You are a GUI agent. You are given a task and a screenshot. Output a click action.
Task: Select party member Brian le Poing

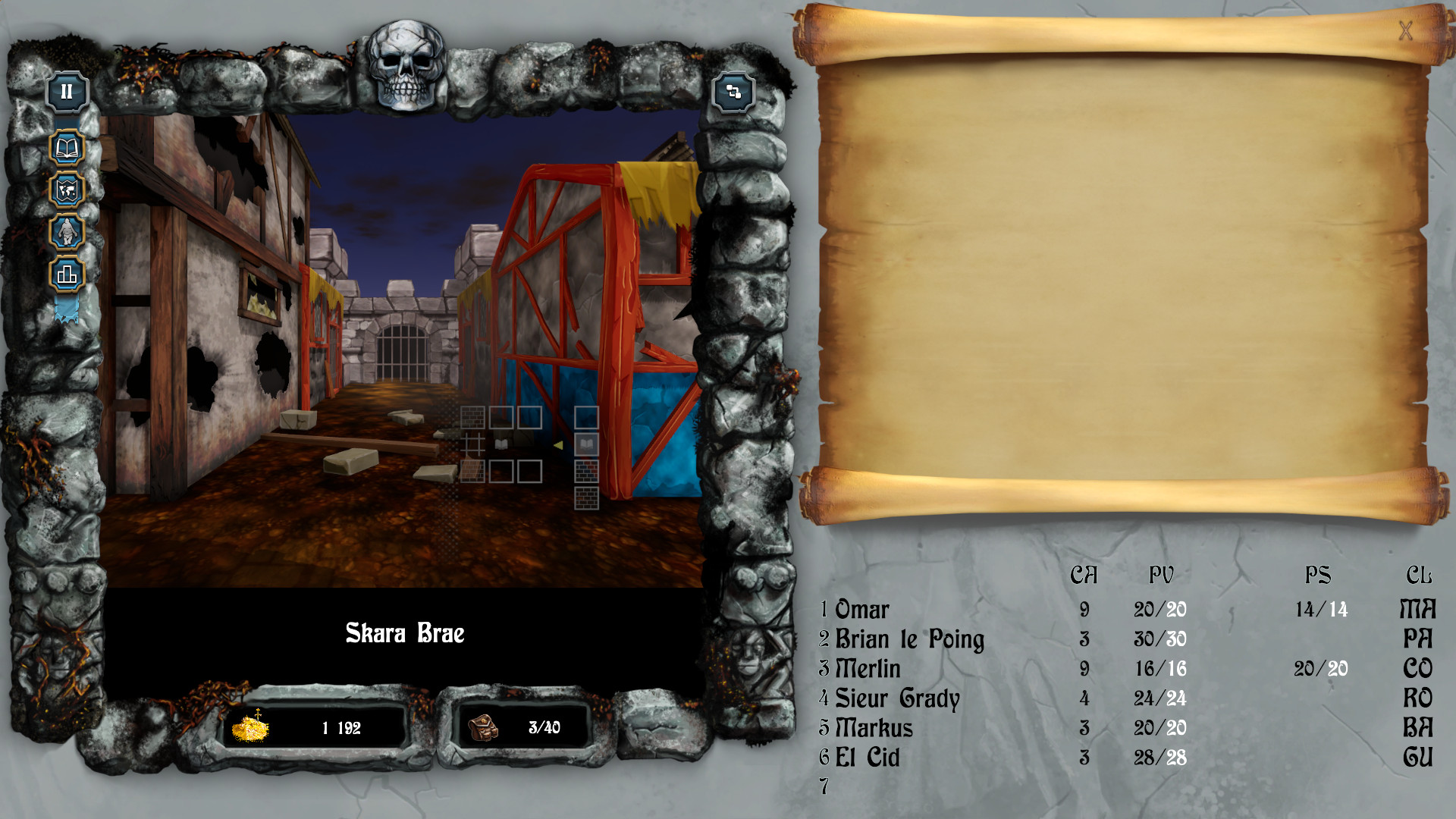909,639
